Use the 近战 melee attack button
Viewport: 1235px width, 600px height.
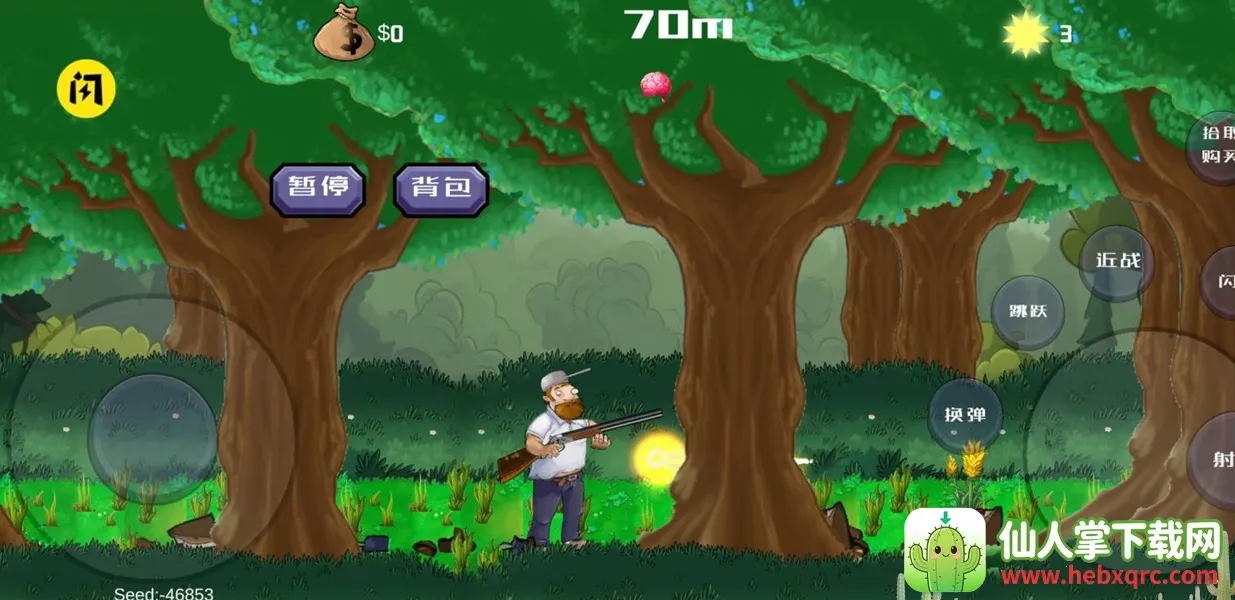[x=1117, y=262]
